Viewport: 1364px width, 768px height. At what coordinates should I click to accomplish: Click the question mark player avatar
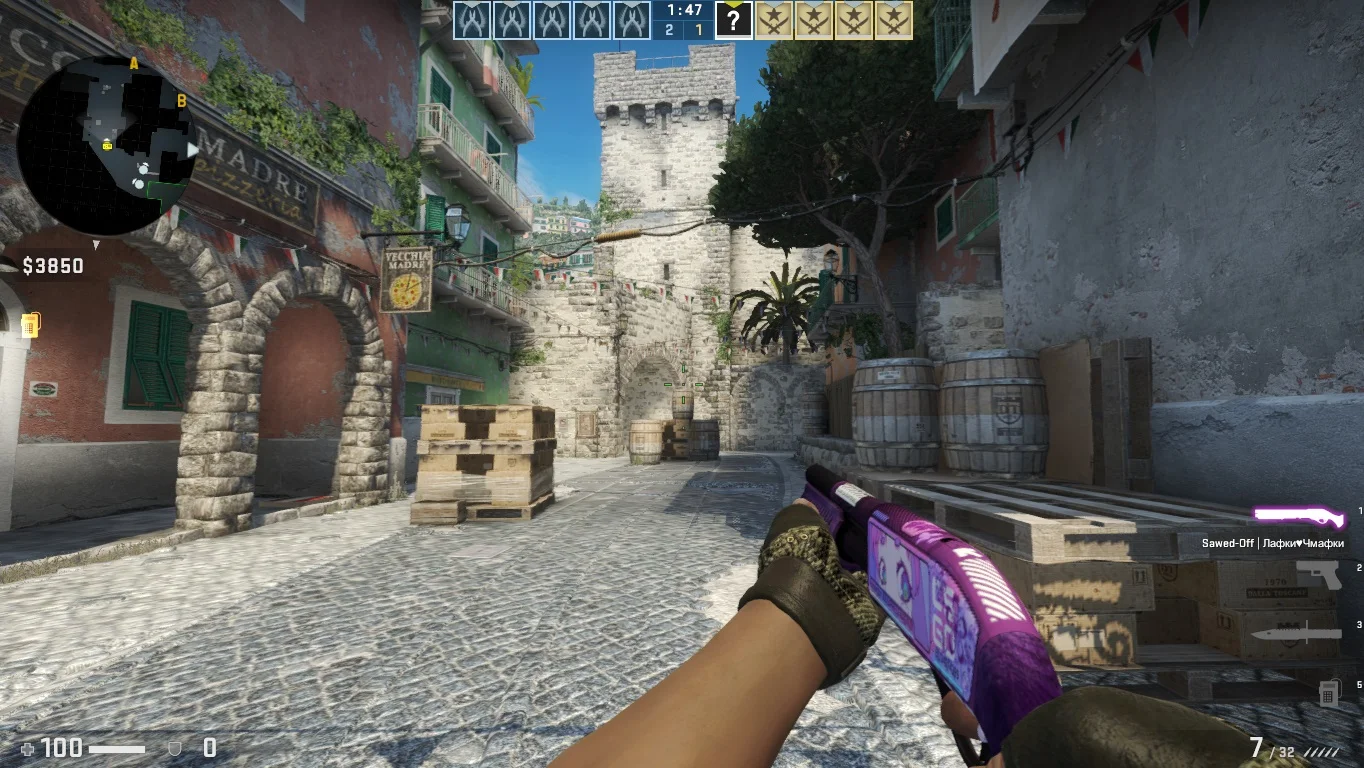coord(733,20)
